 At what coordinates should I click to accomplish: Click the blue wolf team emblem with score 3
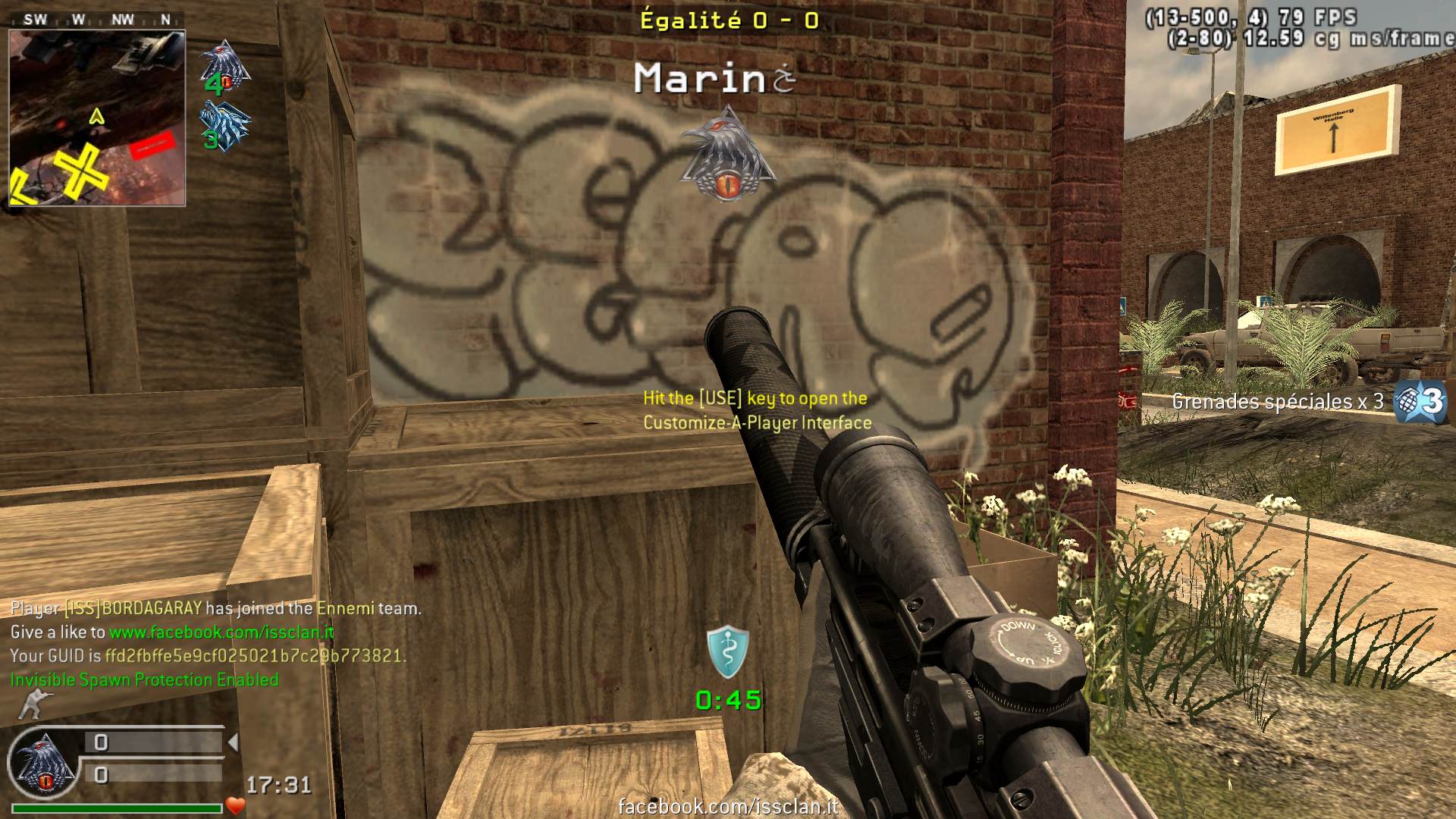coord(224,125)
